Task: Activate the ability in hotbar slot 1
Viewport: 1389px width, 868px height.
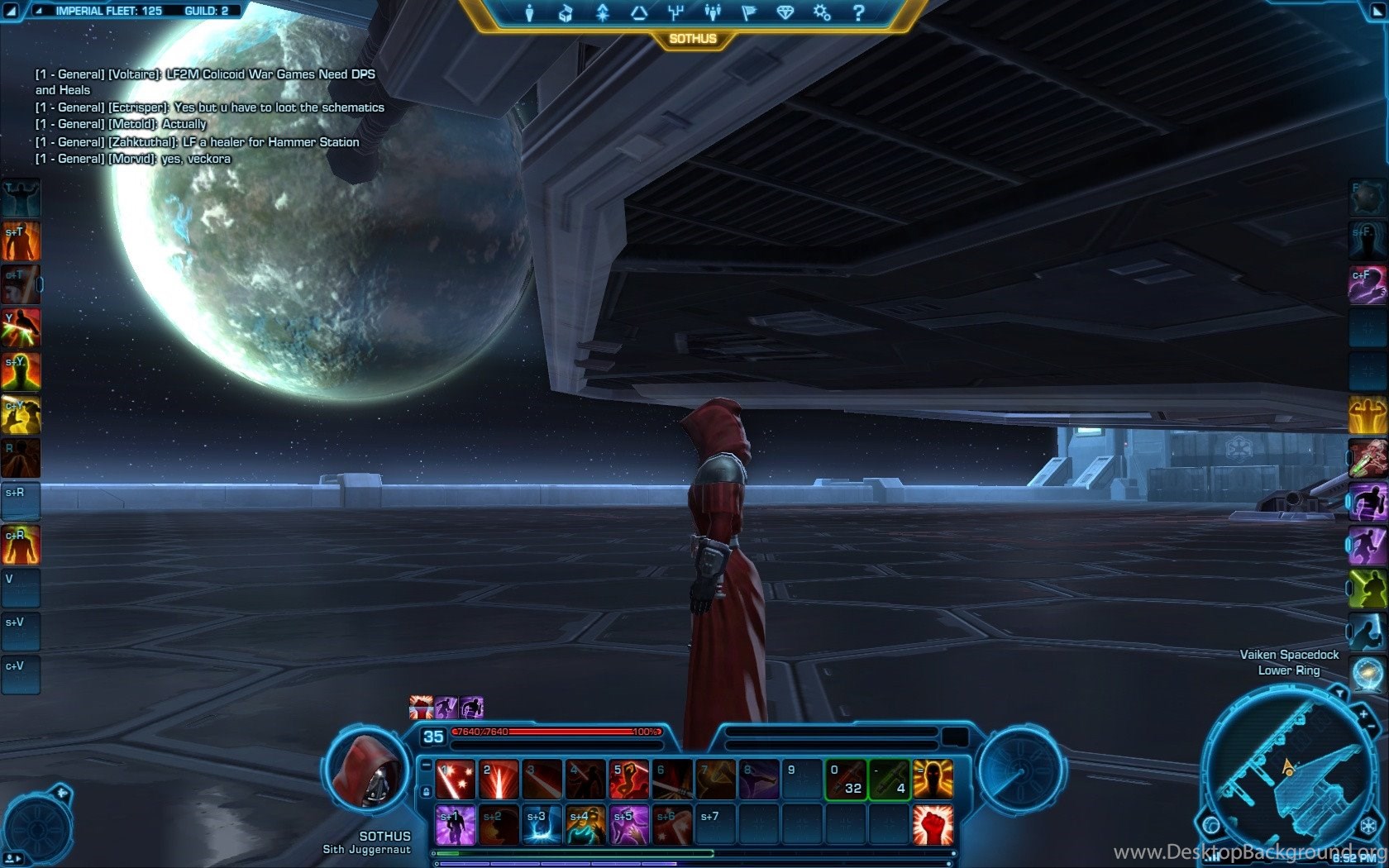Action: [x=456, y=780]
